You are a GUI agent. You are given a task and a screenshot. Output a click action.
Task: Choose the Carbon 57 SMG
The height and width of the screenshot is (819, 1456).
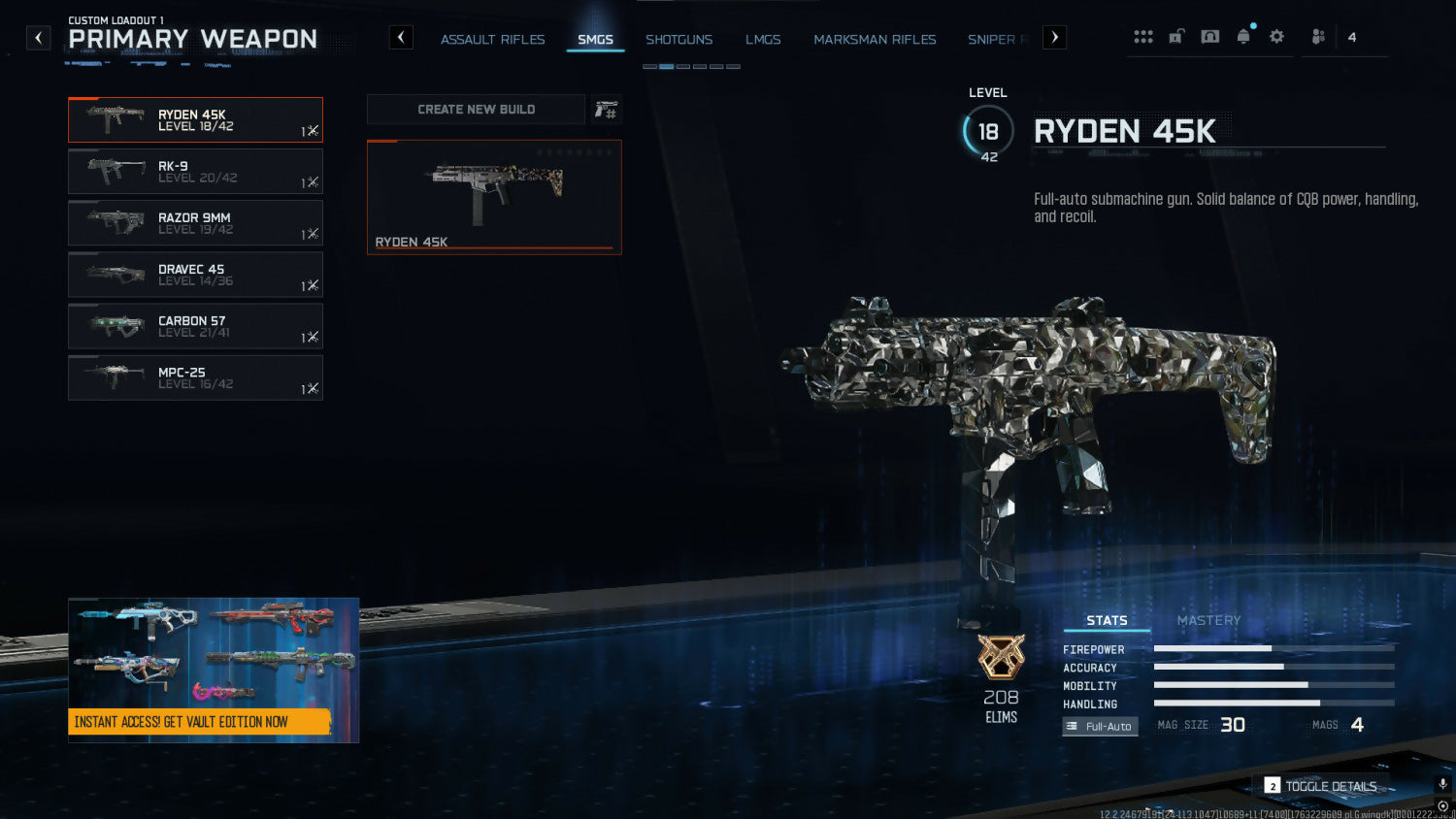195,326
